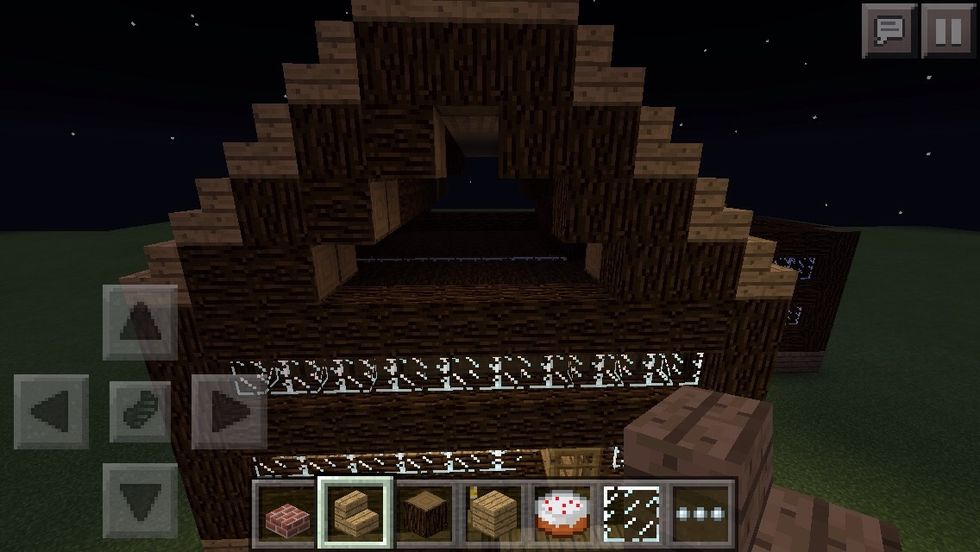Open the inventory via the three dots

(700, 513)
